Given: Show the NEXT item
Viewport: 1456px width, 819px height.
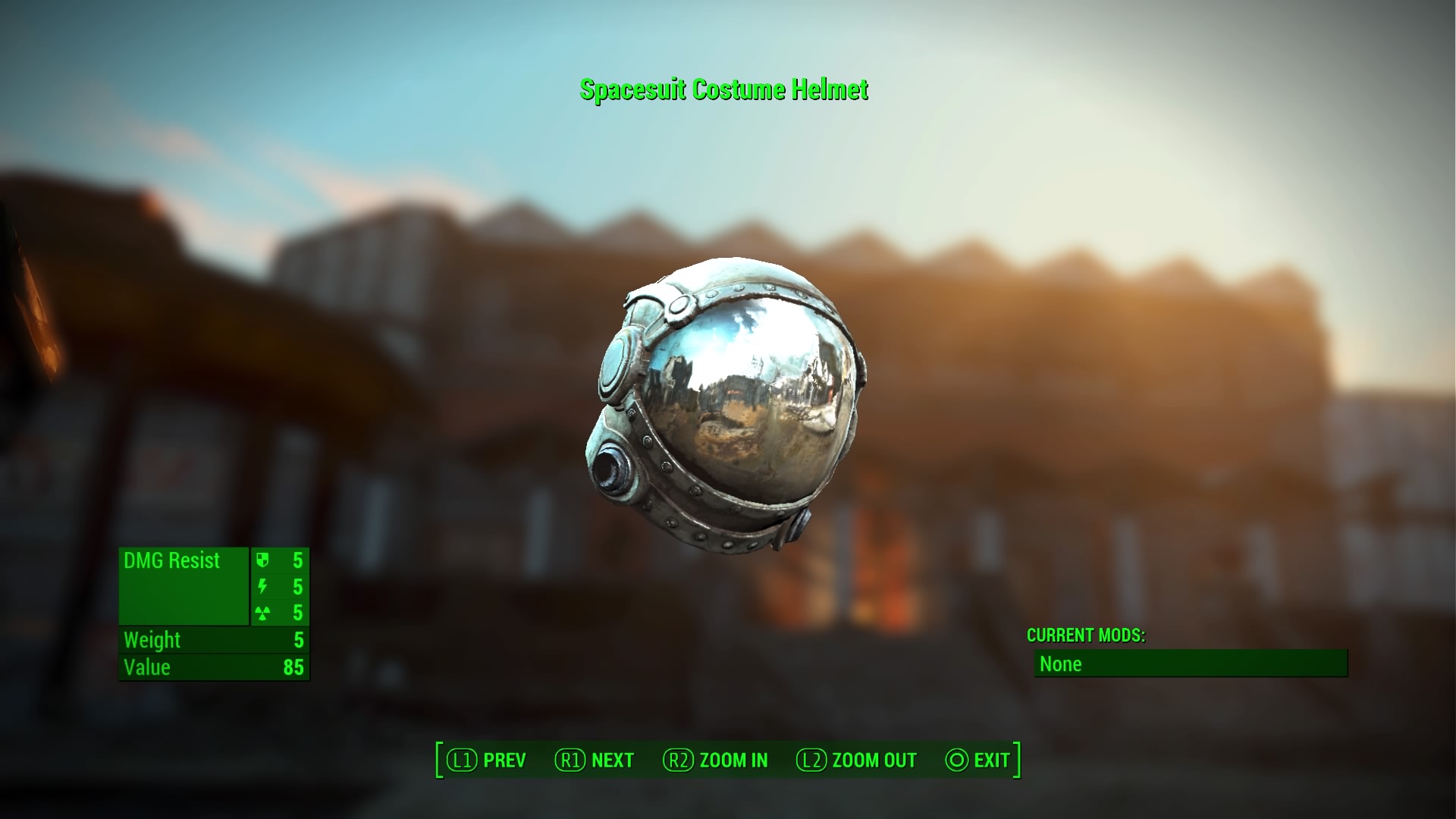Looking at the screenshot, I should click(x=595, y=760).
